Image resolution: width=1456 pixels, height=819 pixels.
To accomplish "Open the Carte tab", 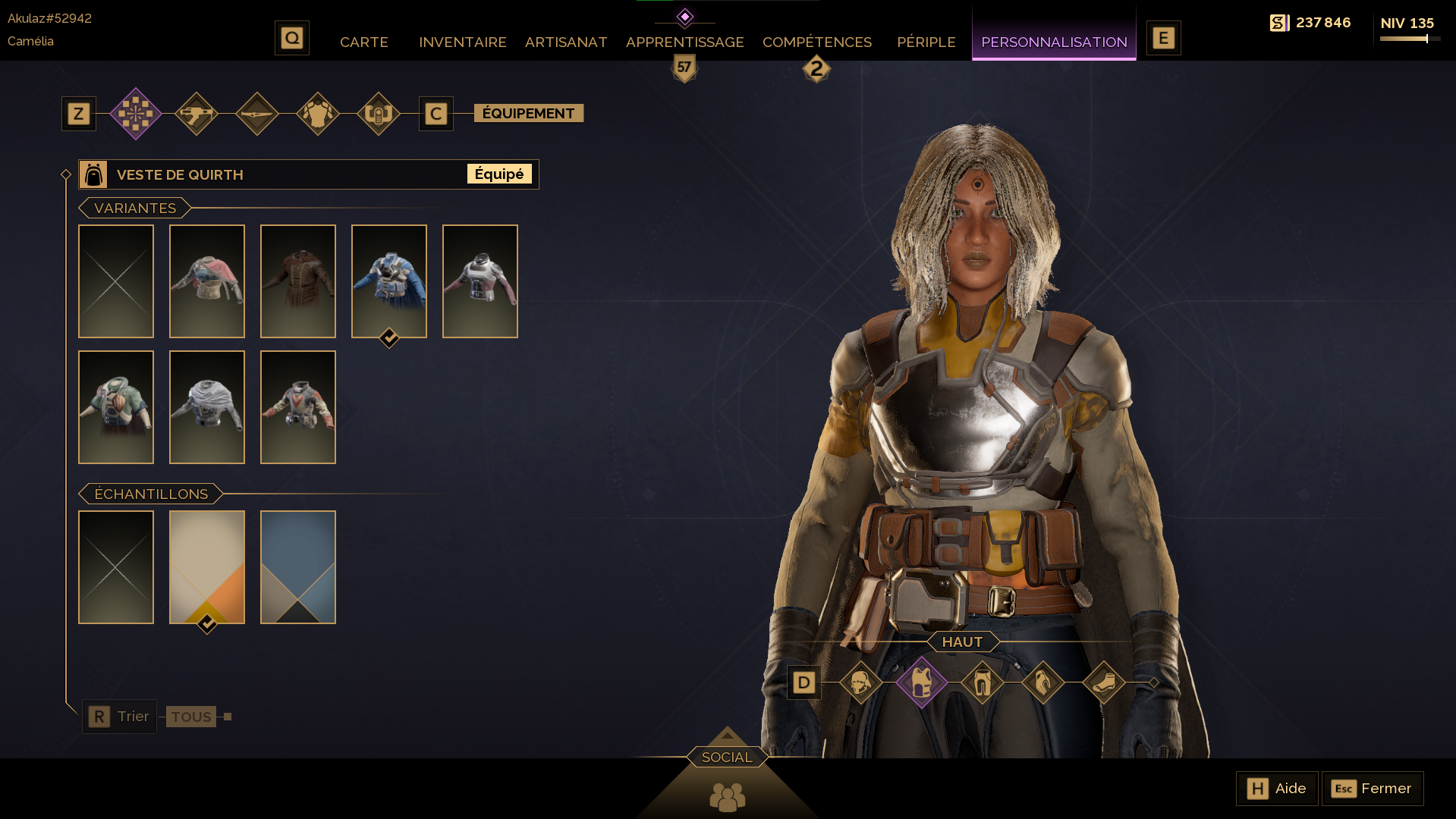I will [363, 42].
